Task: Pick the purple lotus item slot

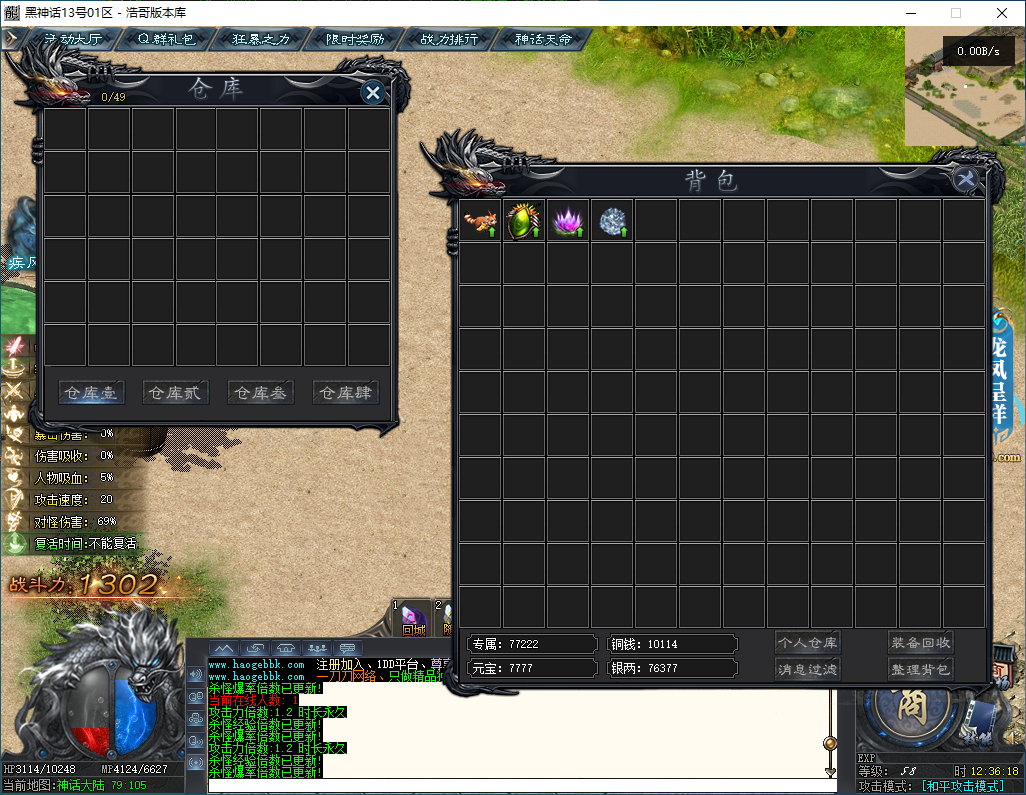Action: tap(568, 220)
